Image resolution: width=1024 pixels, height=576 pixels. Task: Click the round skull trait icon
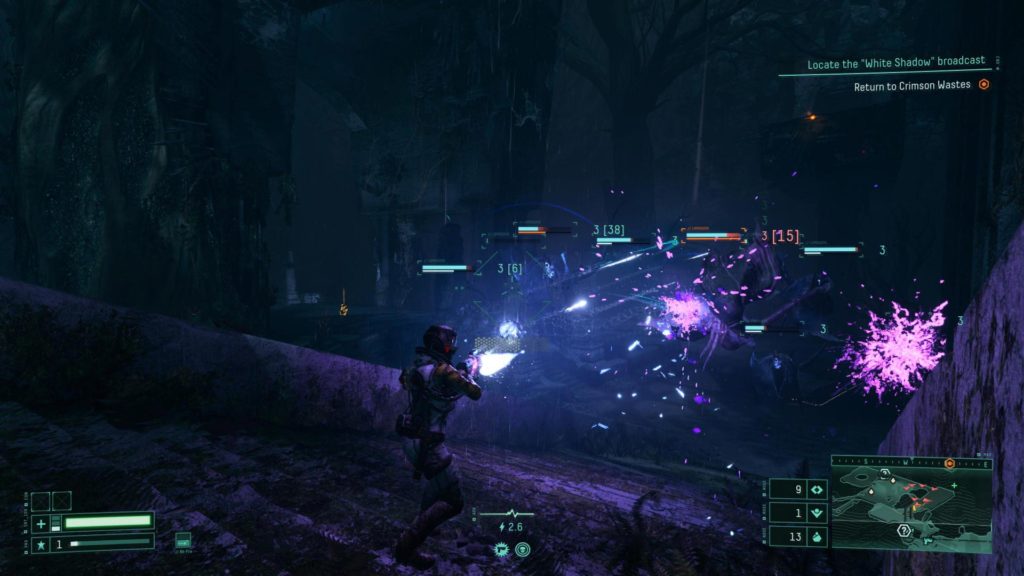pos(522,549)
